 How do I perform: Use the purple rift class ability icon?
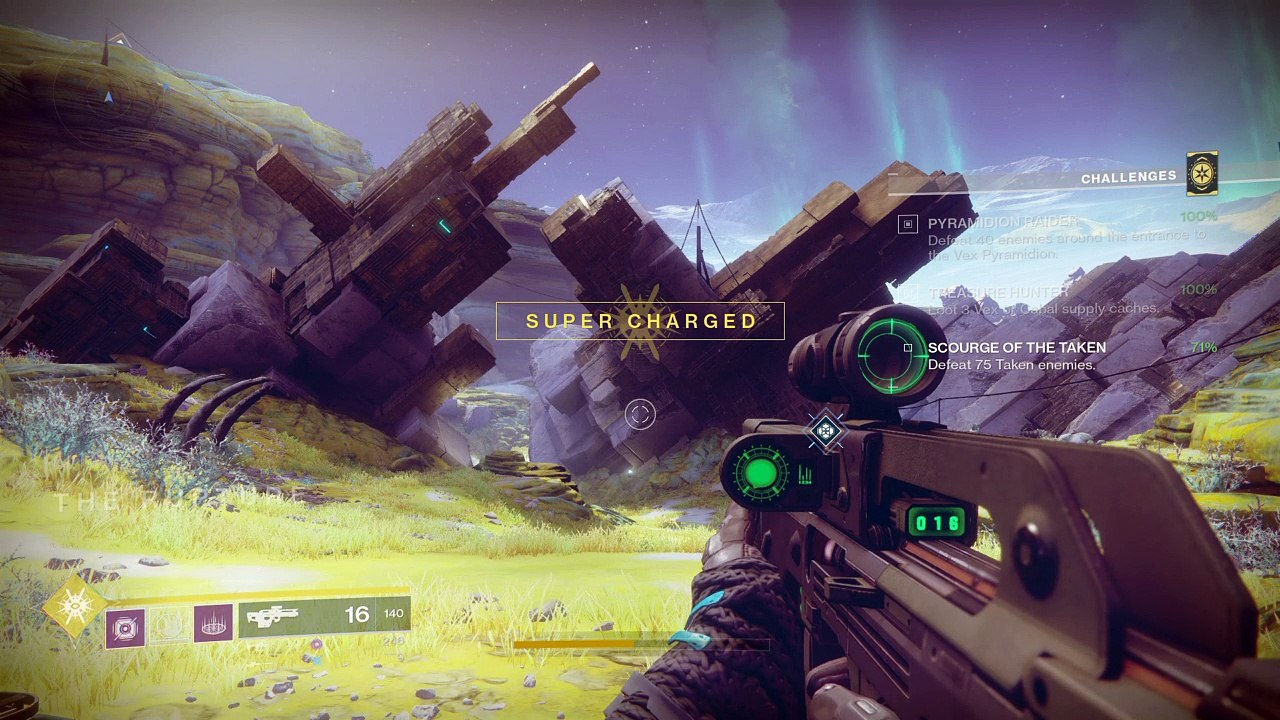pyautogui.click(x=213, y=623)
